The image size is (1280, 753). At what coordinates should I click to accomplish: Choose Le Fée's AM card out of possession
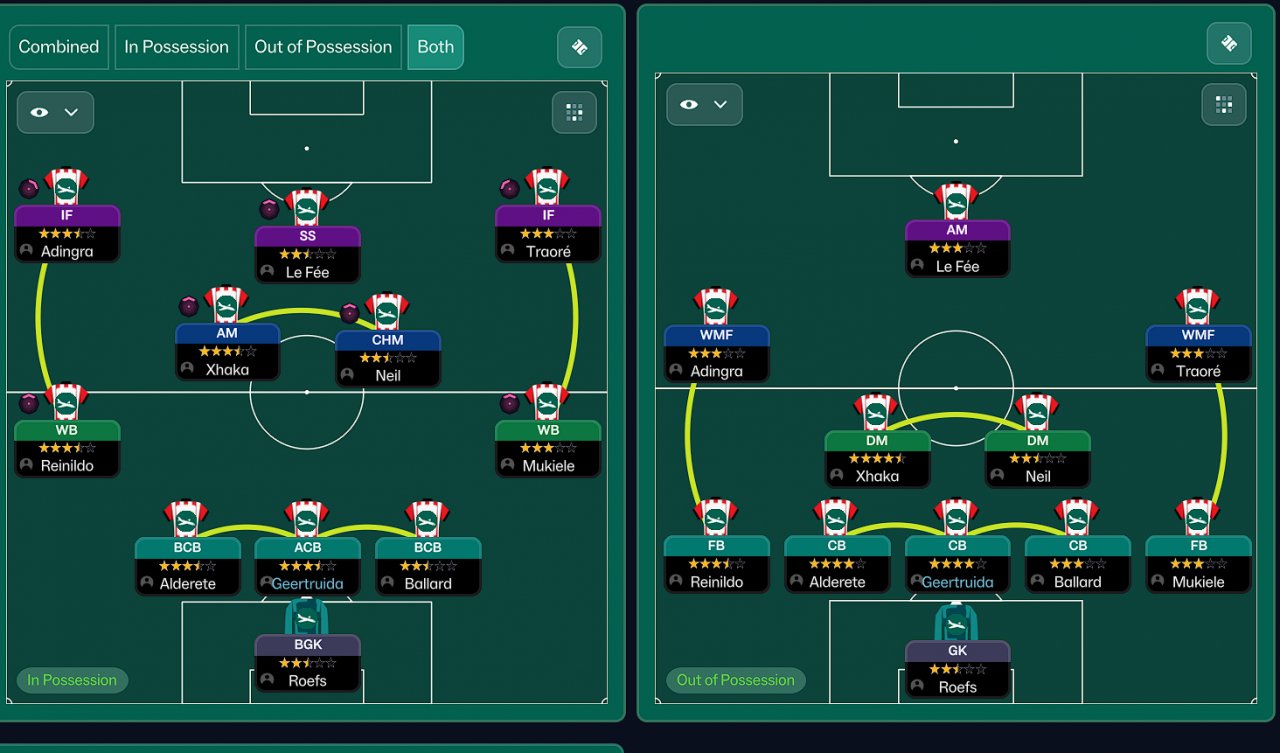pyautogui.click(x=957, y=248)
